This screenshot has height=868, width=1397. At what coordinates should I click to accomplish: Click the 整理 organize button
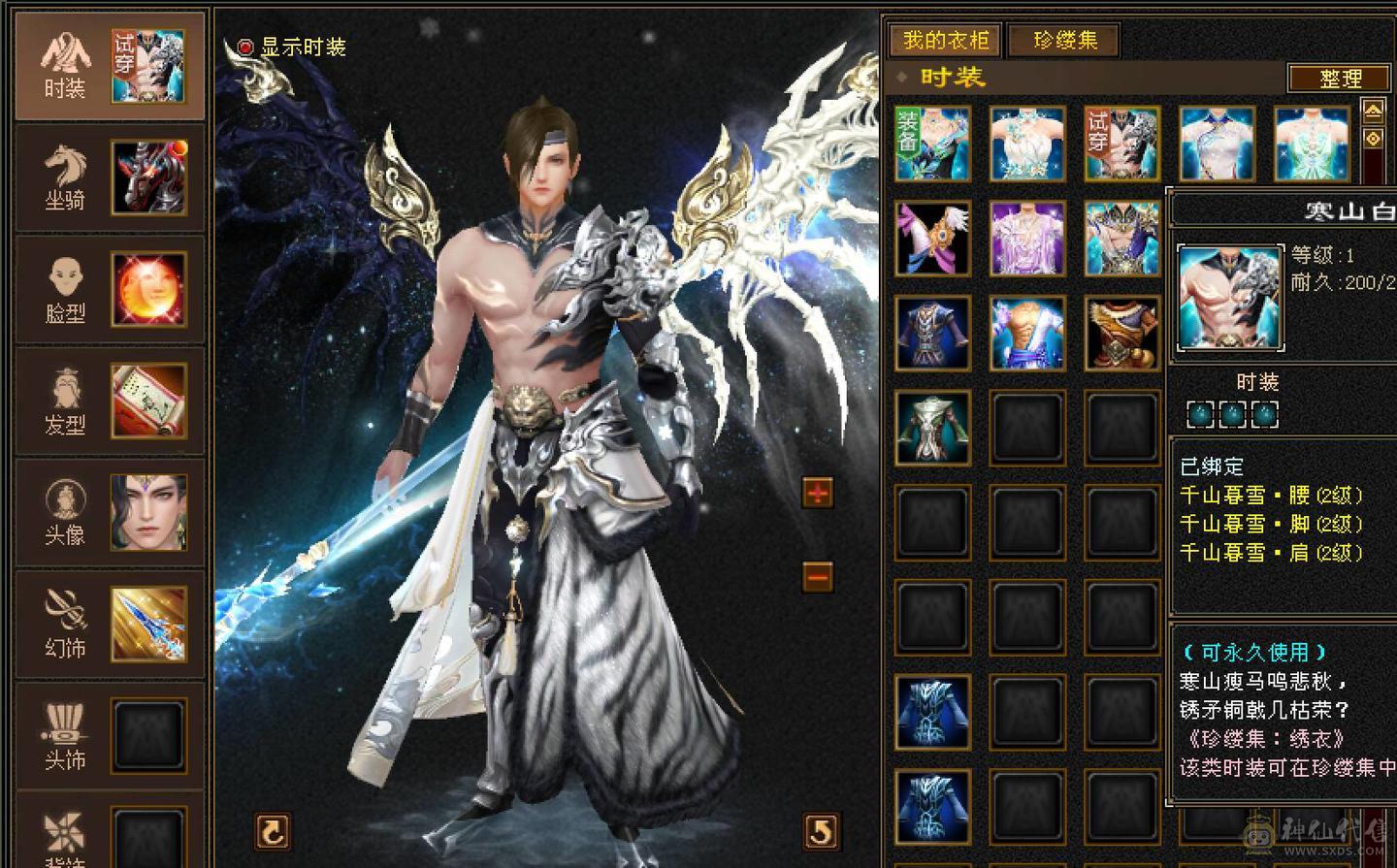click(x=1339, y=79)
